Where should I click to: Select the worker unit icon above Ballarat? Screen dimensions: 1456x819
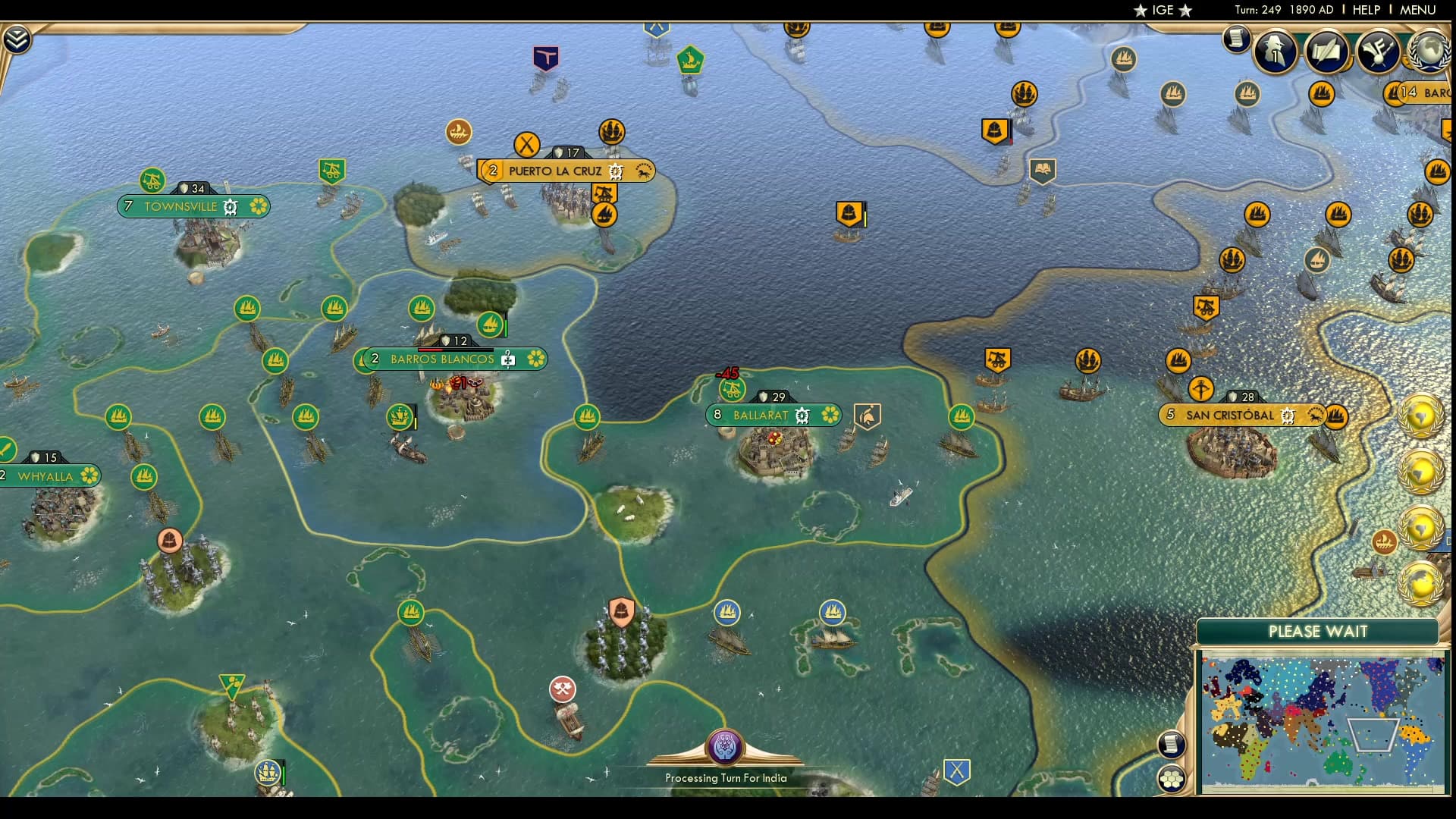pyautogui.click(x=730, y=388)
